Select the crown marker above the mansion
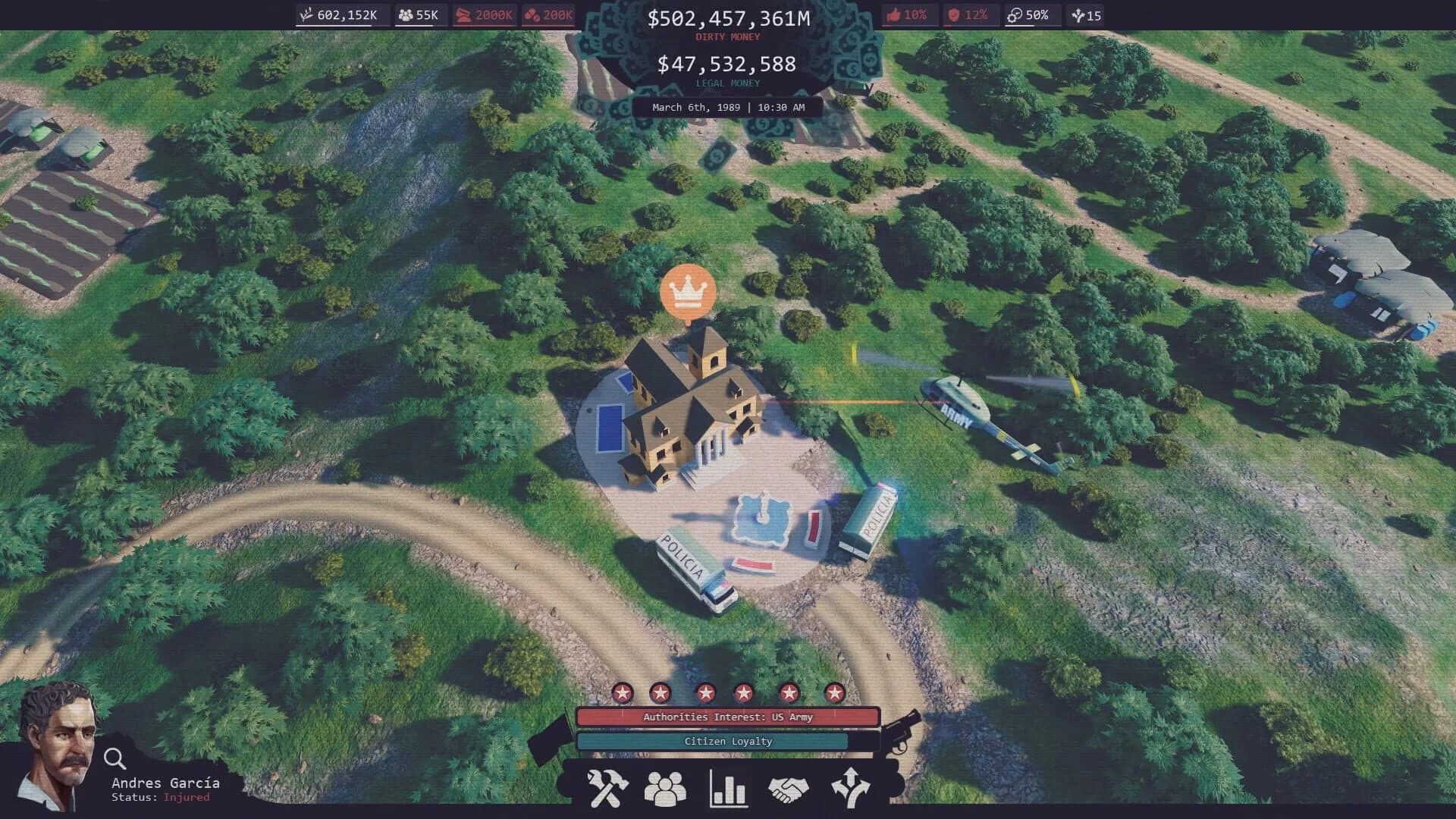Viewport: 1456px width, 819px height. 687,292
